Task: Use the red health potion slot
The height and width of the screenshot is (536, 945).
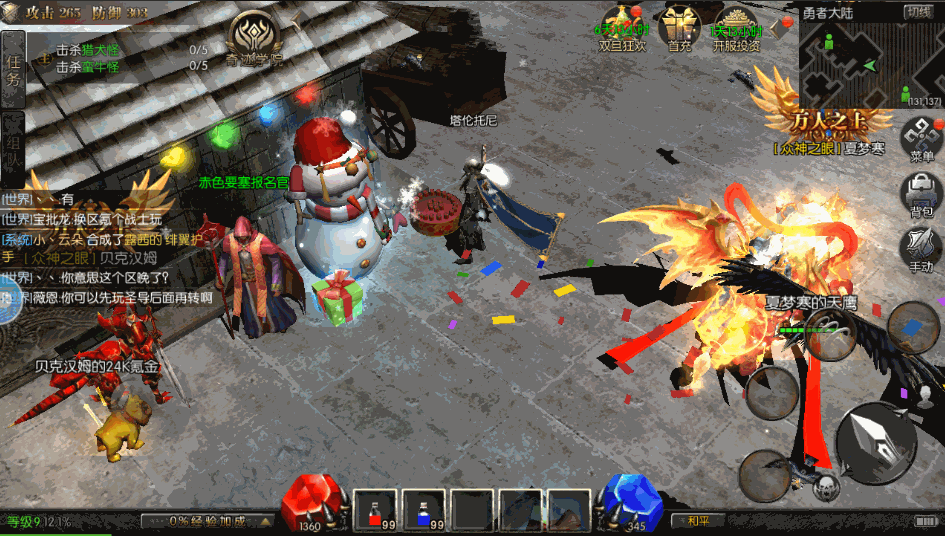Action: pos(377,509)
